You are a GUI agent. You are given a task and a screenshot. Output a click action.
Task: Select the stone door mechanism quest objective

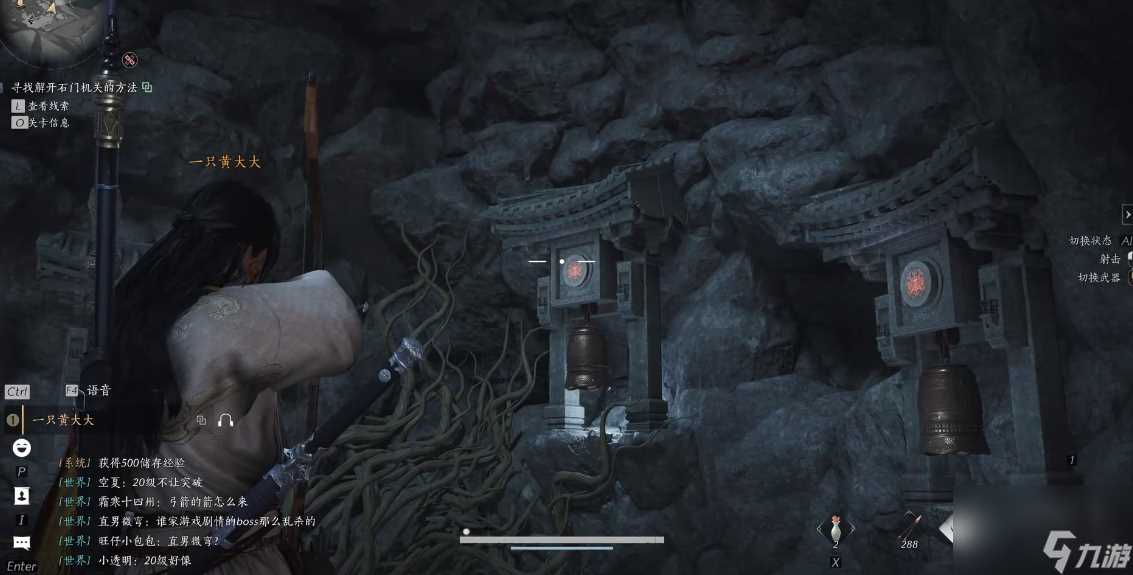[x=74, y=88]
